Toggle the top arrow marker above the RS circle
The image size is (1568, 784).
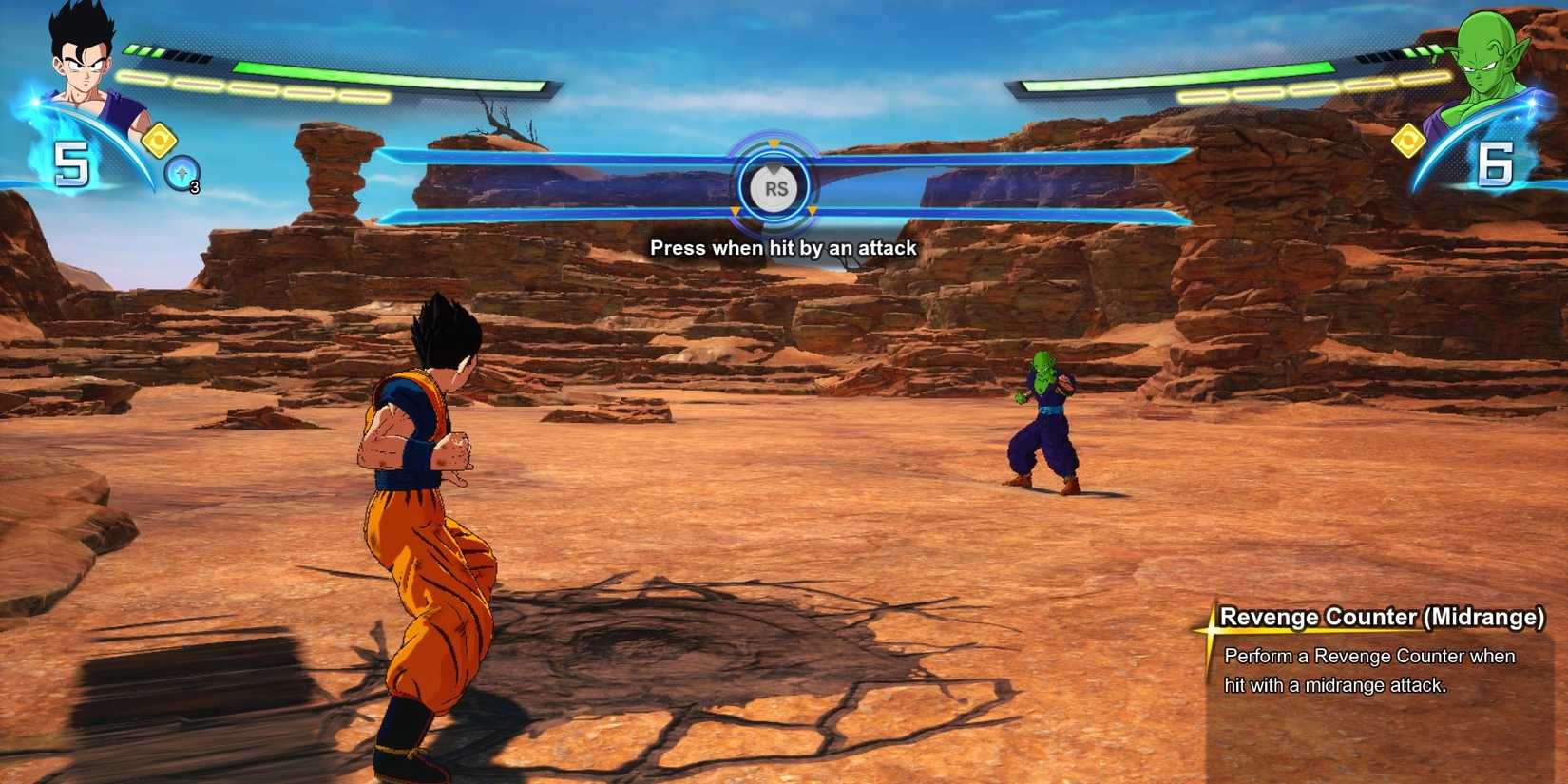pos(774,144)
